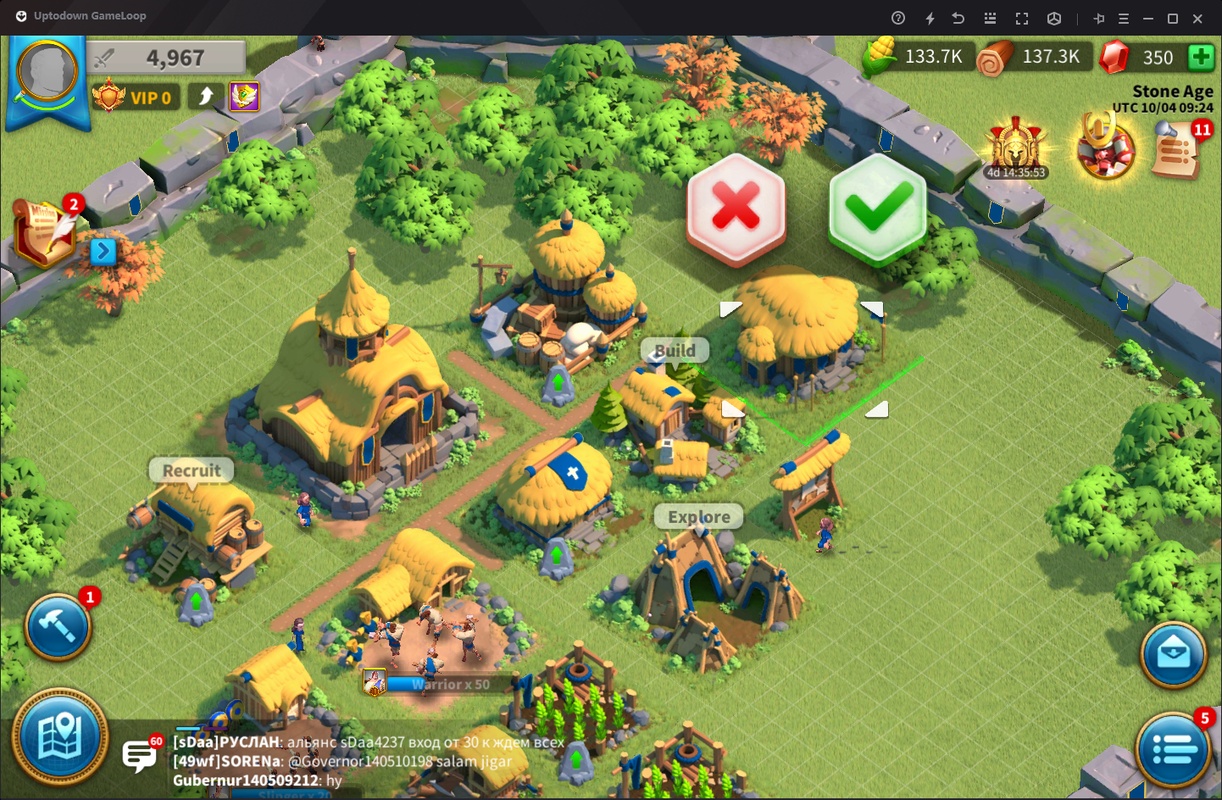
Task: Maximize the GameLoop emulator window
Action: coord(1173,18)
